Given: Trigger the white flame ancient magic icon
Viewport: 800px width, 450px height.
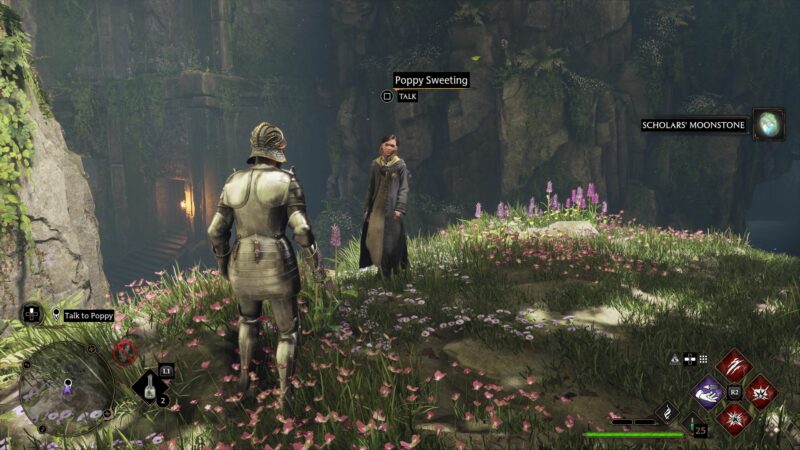Looking at the screenshot, I should [668, 411].
